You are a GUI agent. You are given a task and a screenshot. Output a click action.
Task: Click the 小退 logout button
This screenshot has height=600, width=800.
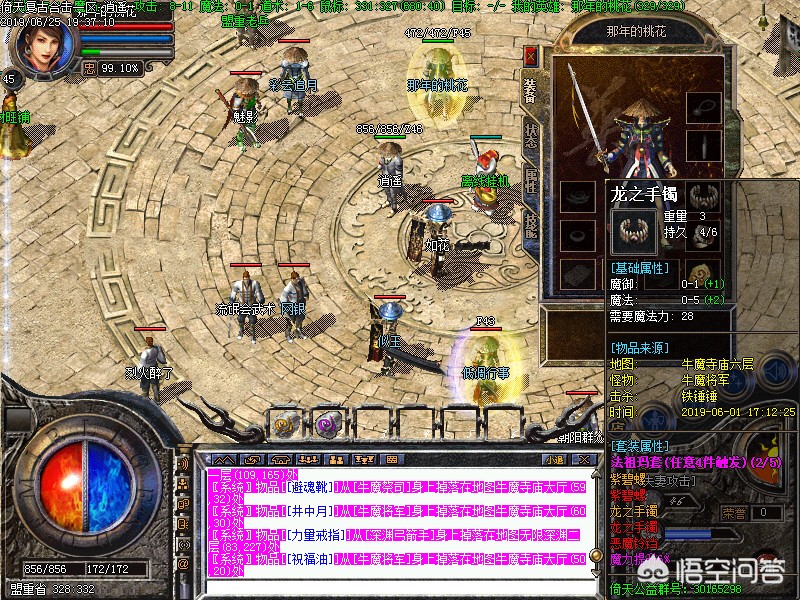coord(555,459)
